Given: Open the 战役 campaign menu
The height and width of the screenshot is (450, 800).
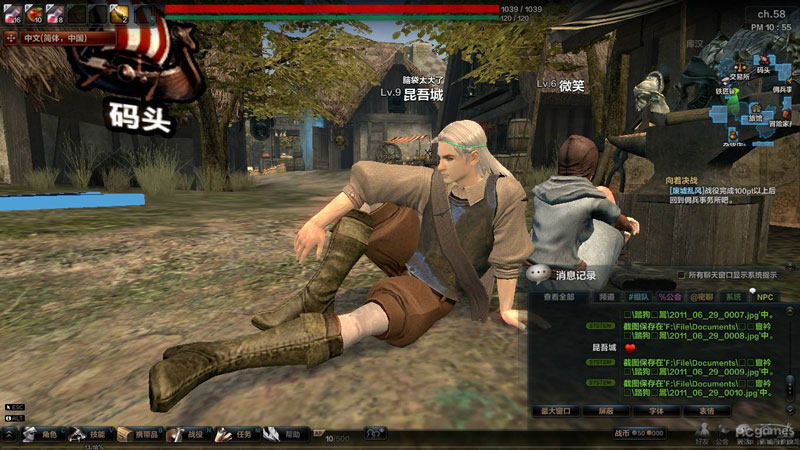Looking at the screenshot, I should (186, 435).
